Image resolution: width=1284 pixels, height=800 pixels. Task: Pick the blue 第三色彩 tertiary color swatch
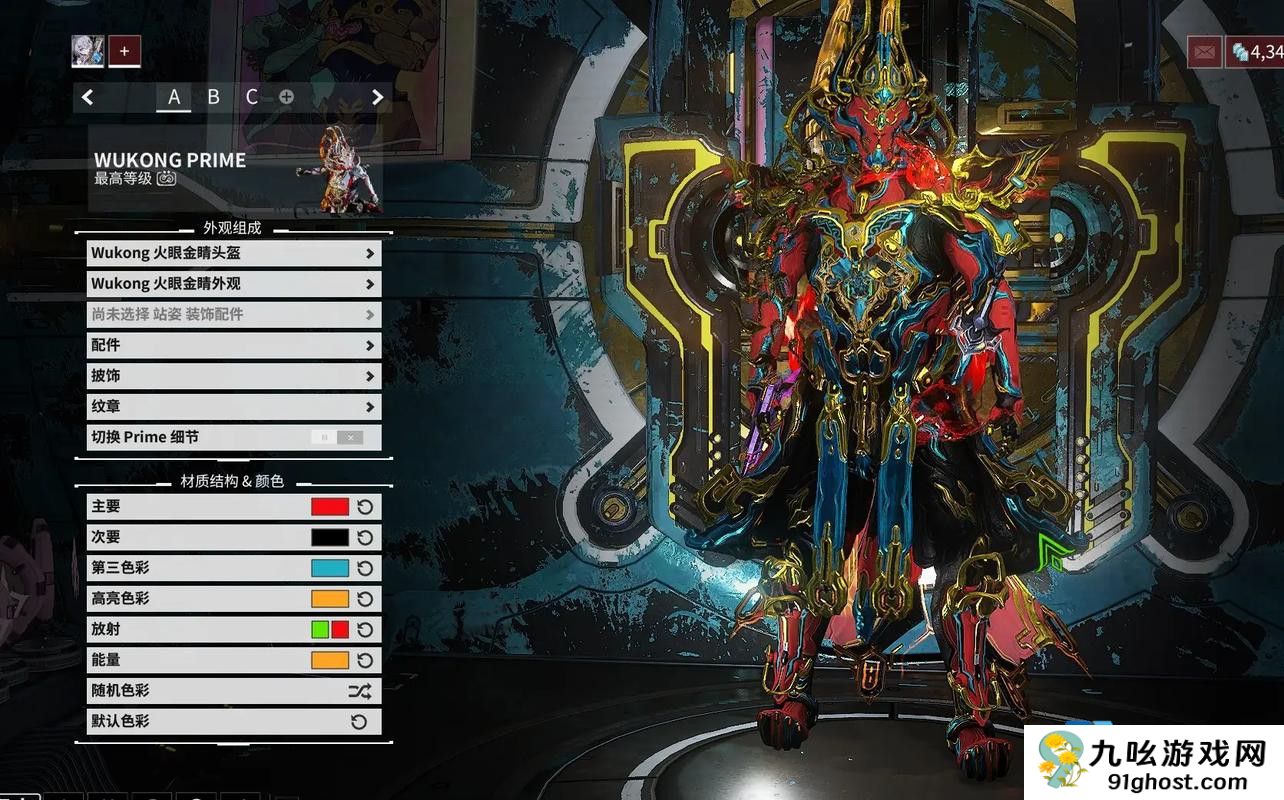click(330, 568)
